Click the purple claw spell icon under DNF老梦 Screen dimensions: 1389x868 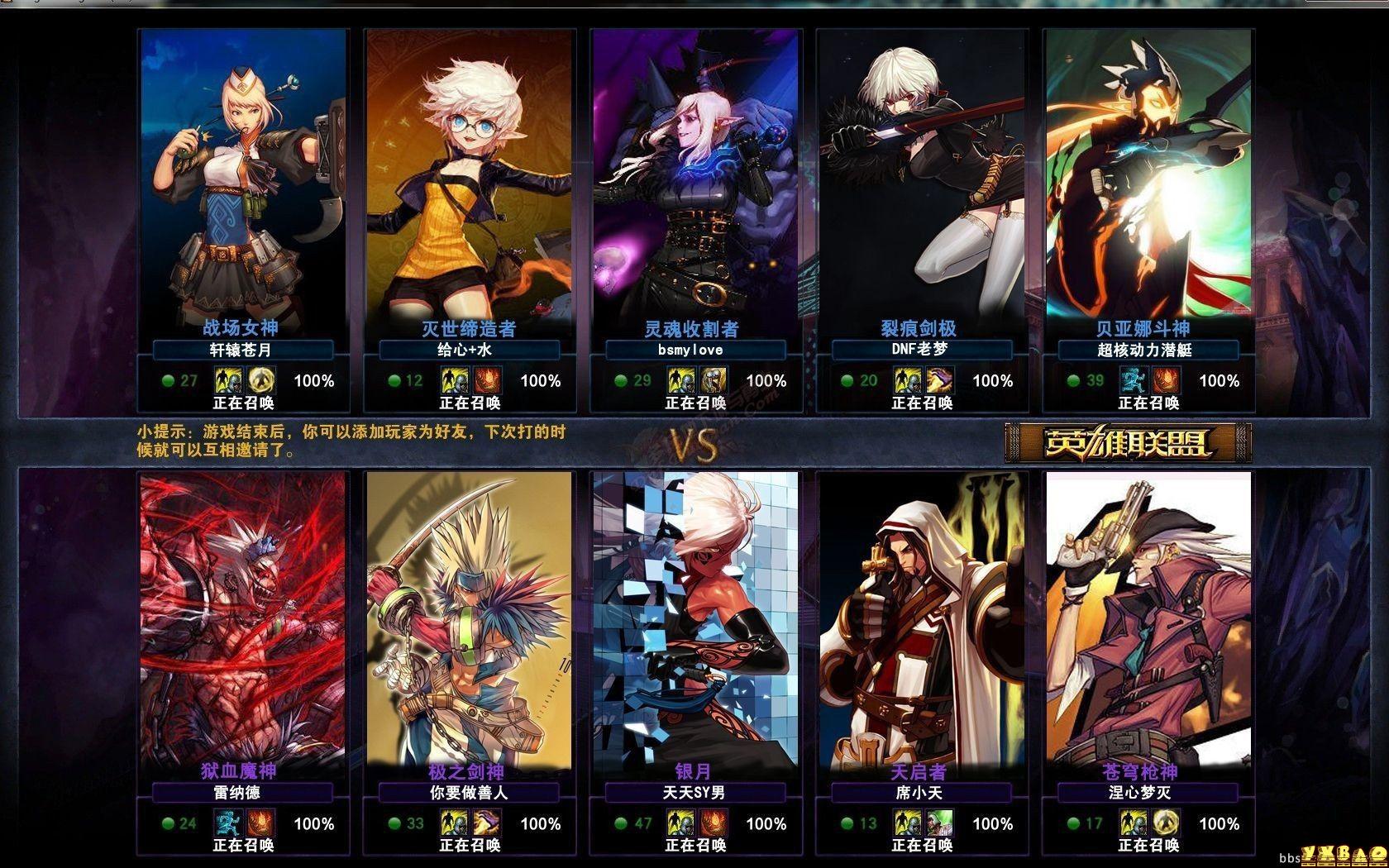click(x=939, y=381)
